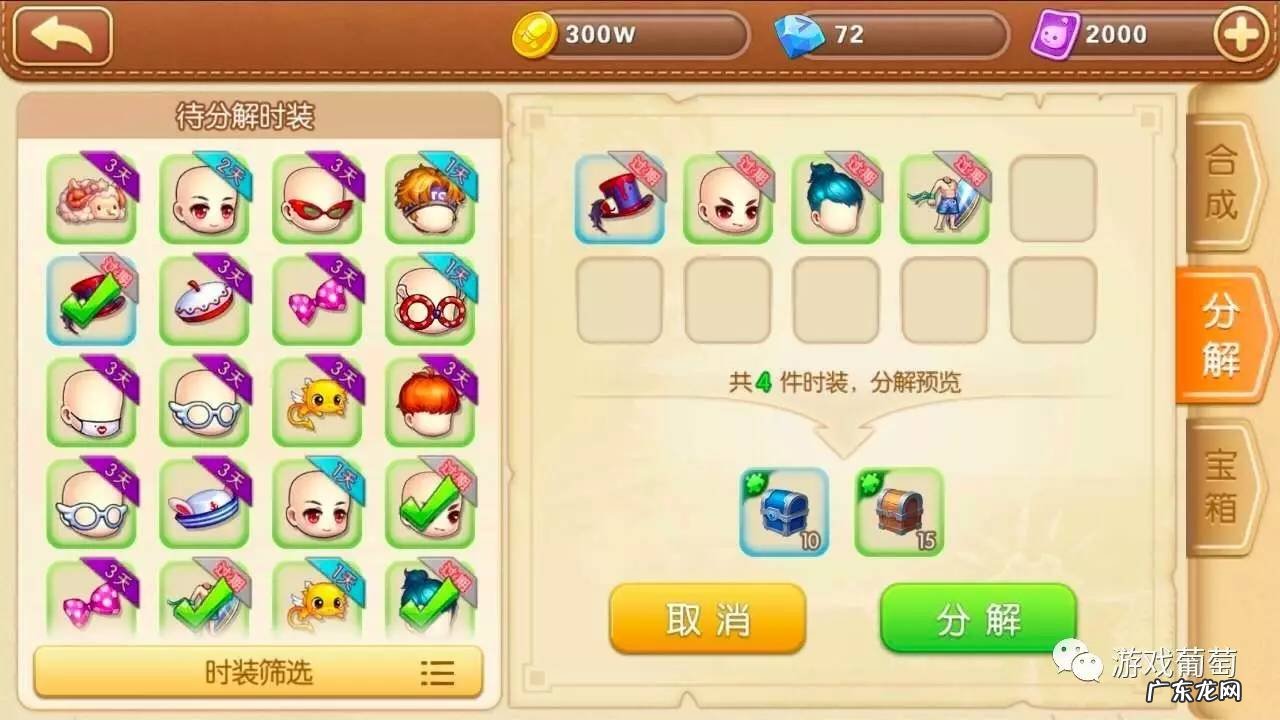Open the brown chest reward showing 15

click(x=898, y=512)
